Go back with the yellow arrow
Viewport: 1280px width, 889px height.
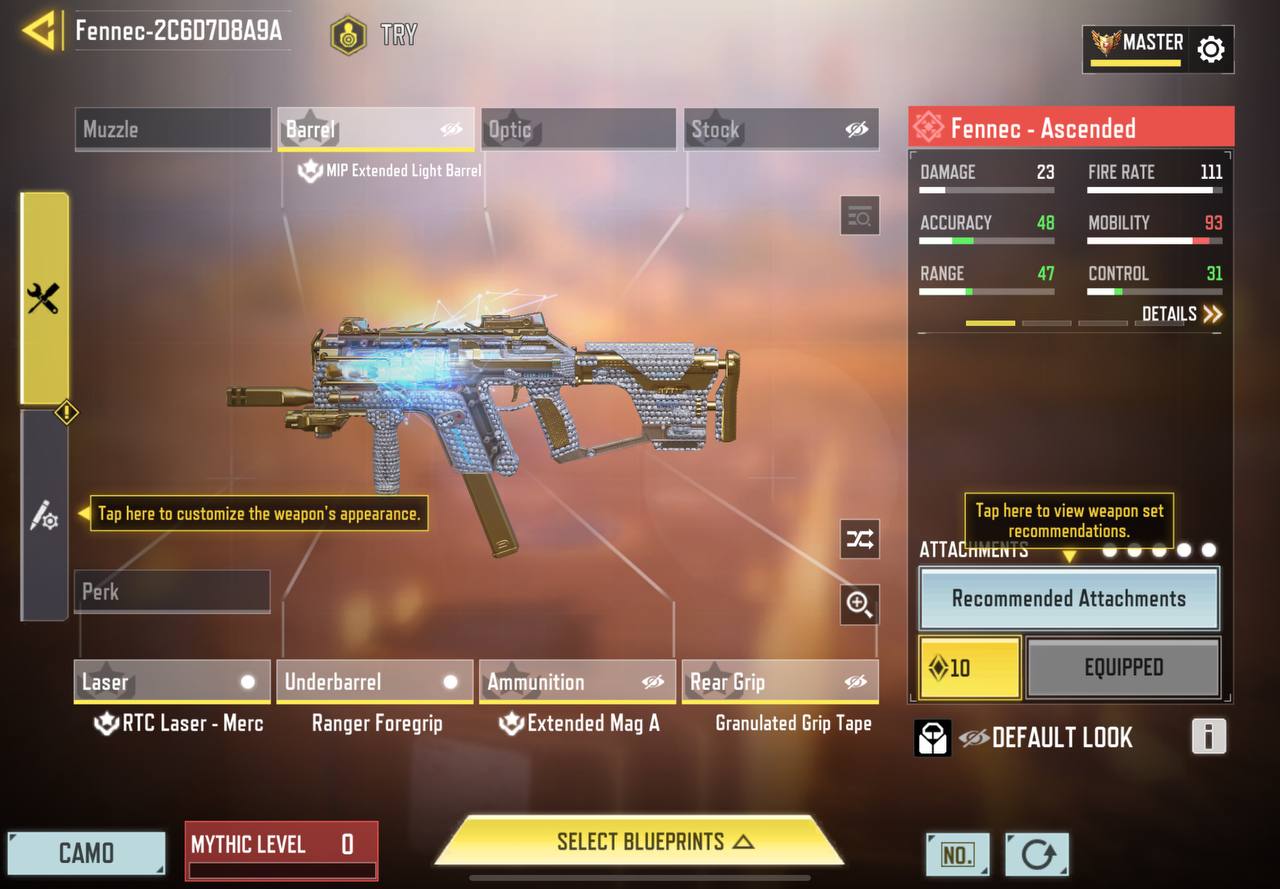(x=38, y=31)
